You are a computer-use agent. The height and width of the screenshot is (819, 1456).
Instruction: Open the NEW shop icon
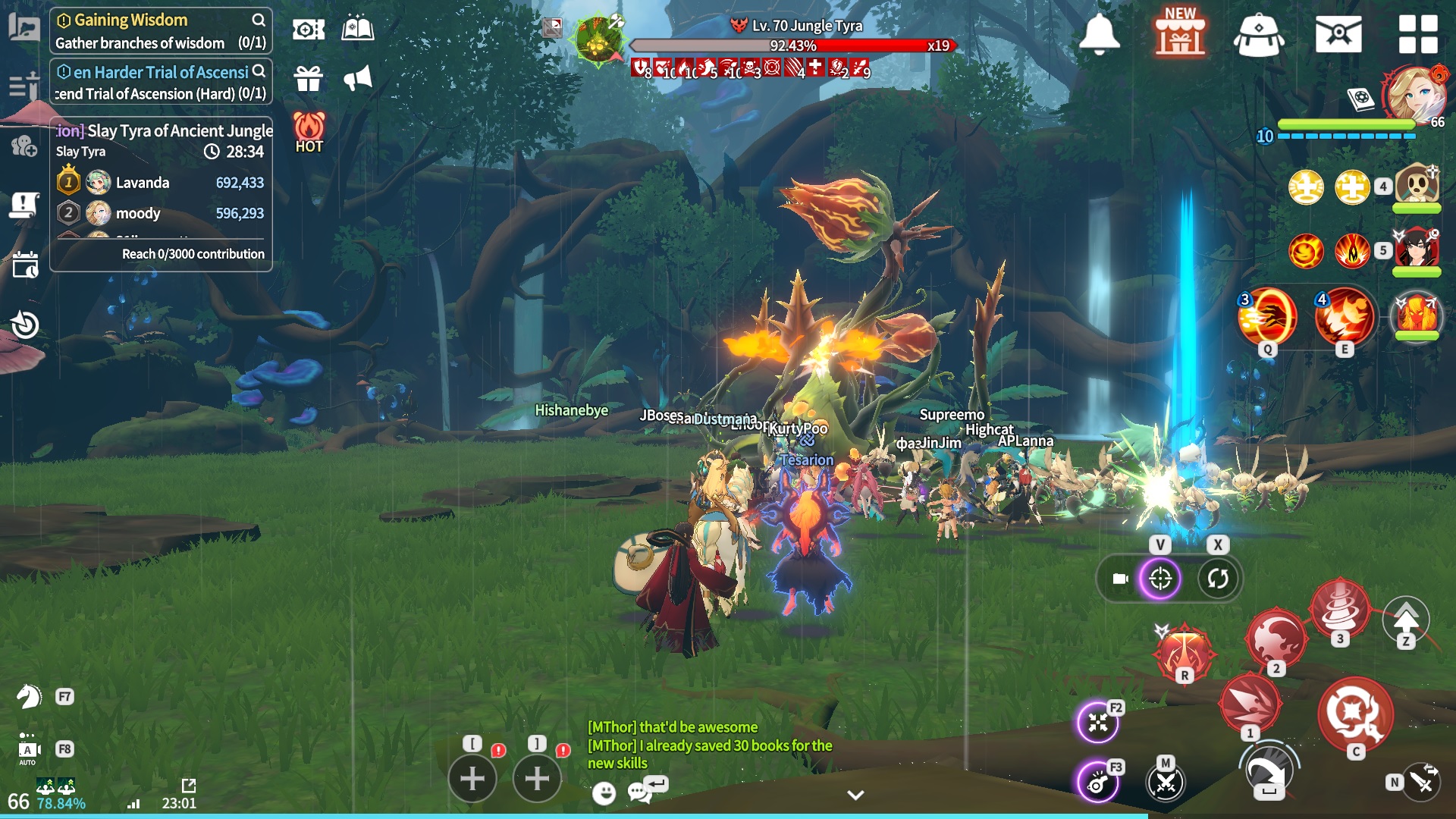[x=1180, y=34]
